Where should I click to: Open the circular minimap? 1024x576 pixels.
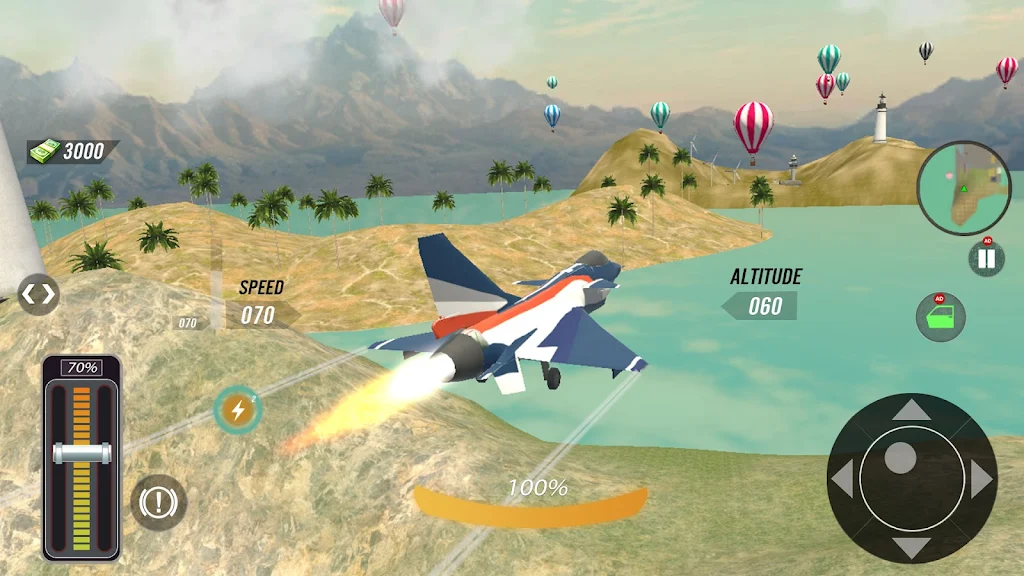[963, 189]
